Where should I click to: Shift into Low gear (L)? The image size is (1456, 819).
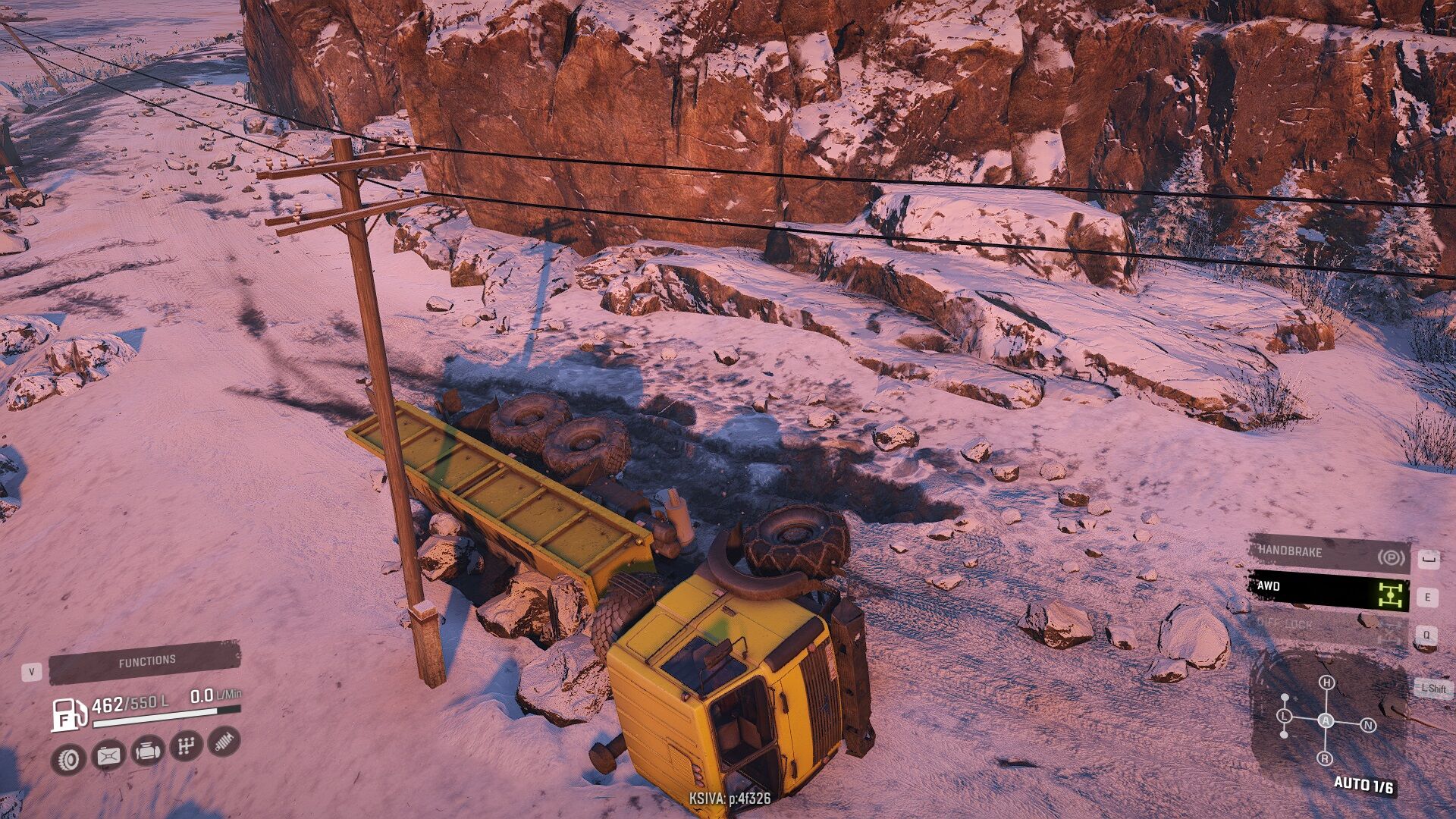(x=1285, y=717)
